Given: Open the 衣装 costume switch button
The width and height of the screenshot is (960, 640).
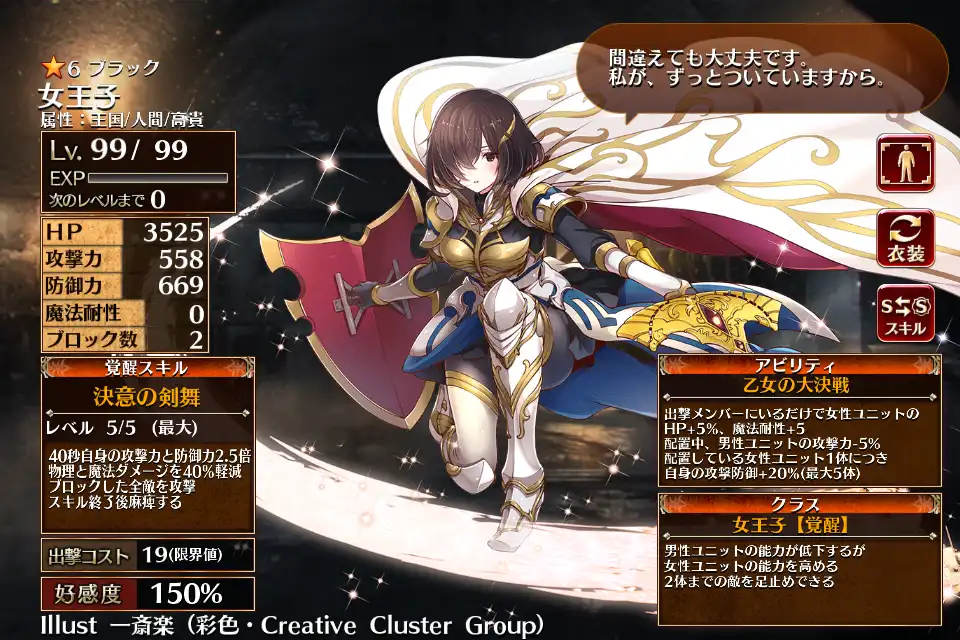Looking at the screenshot, I should click(906, 238).
